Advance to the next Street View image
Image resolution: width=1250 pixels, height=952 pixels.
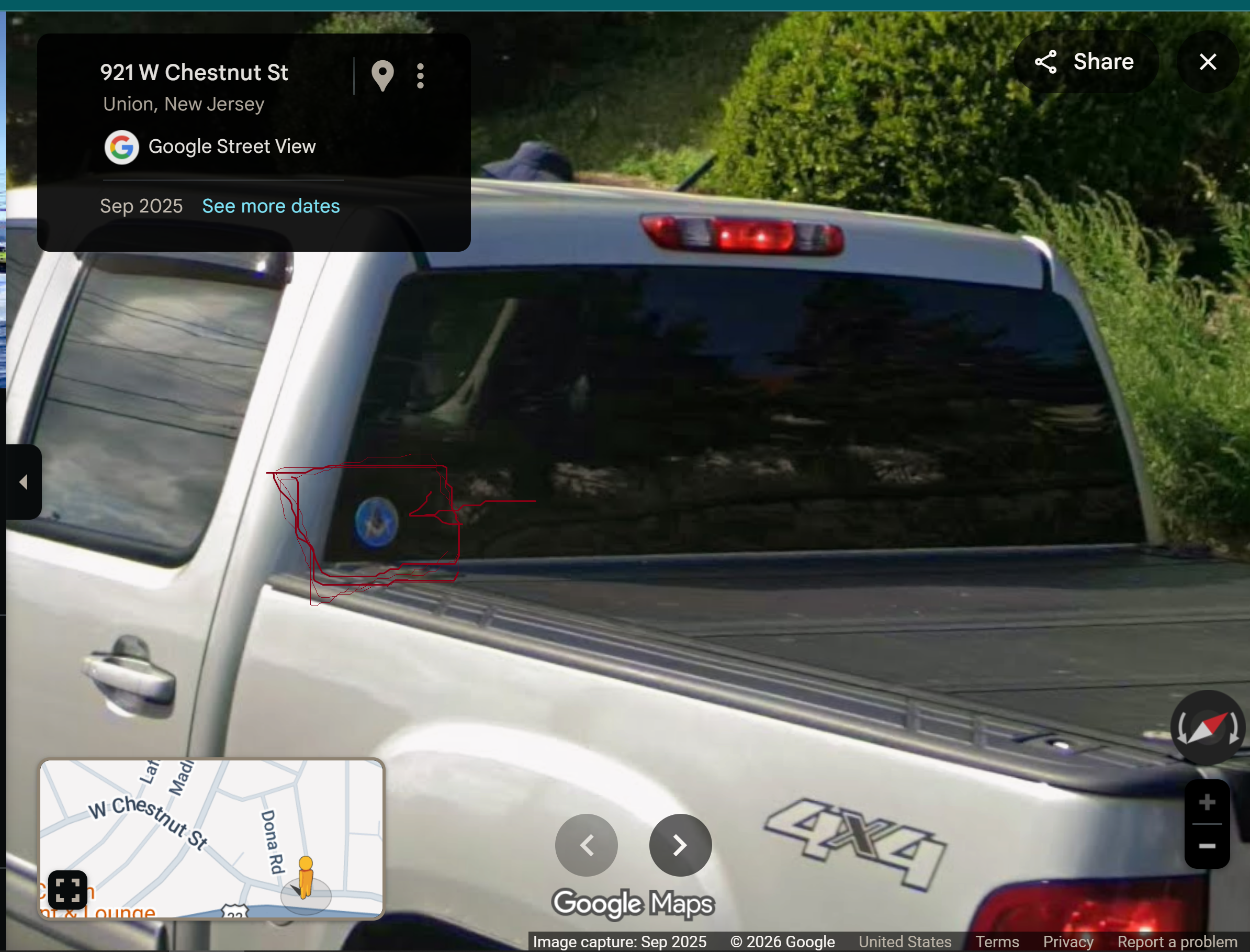(680, 845)
